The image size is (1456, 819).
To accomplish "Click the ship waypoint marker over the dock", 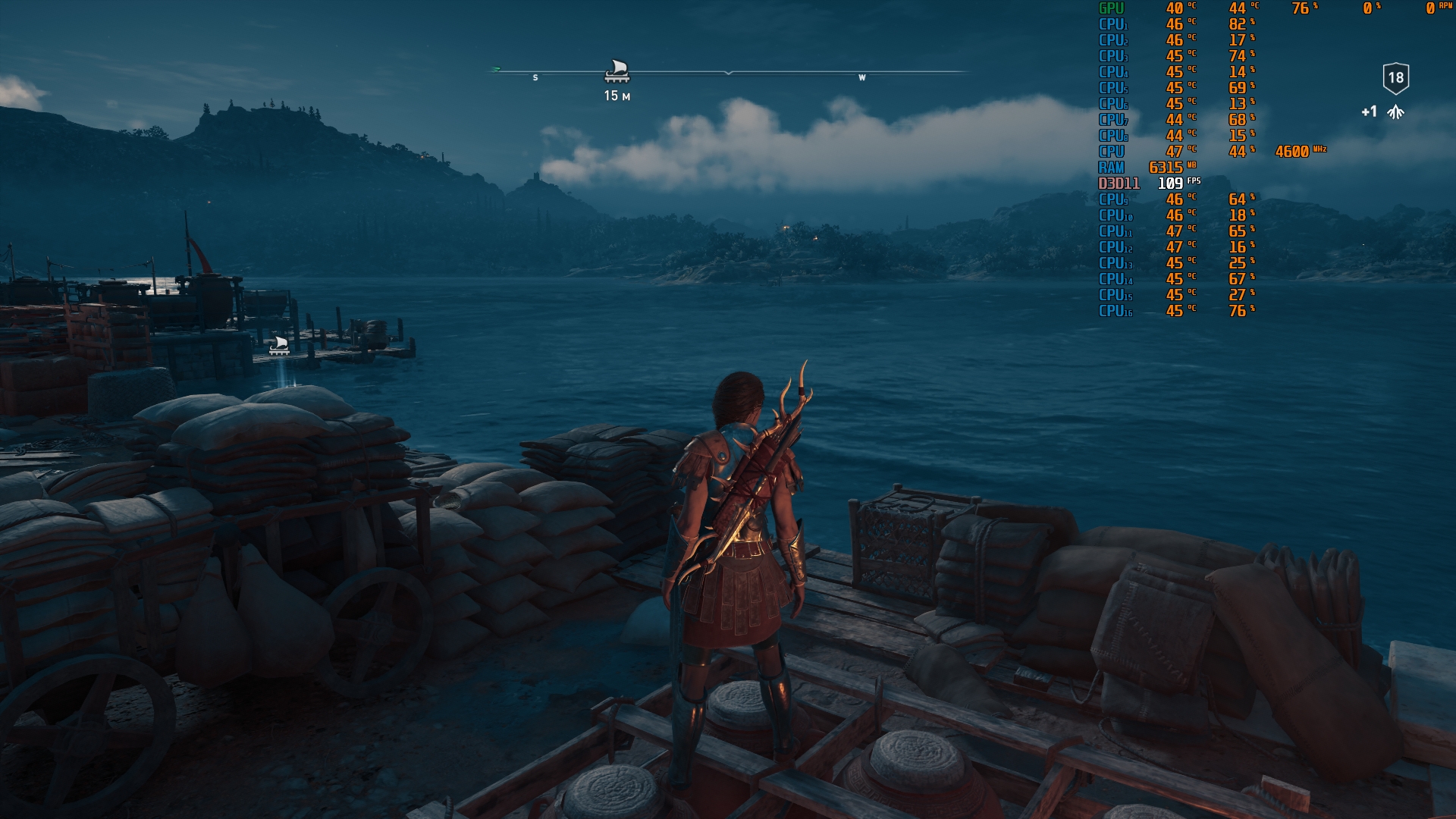I will click(279, 346).
